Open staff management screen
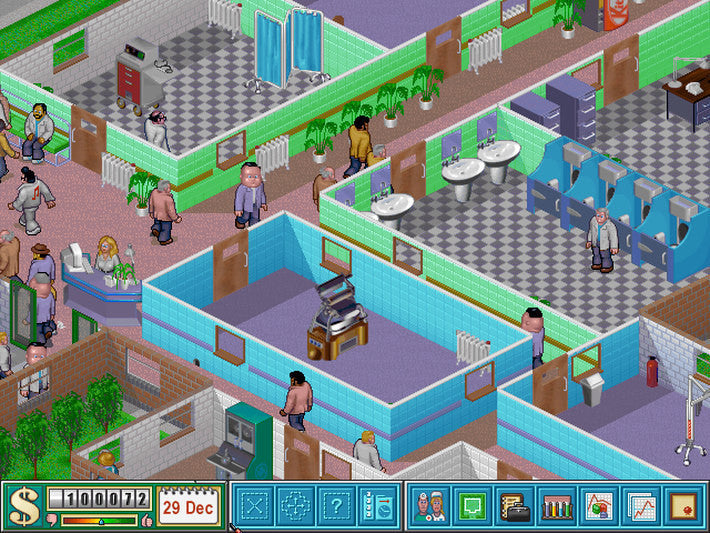Image resolution: width=710 pixels, height=533 pixels. click(430, 507)
